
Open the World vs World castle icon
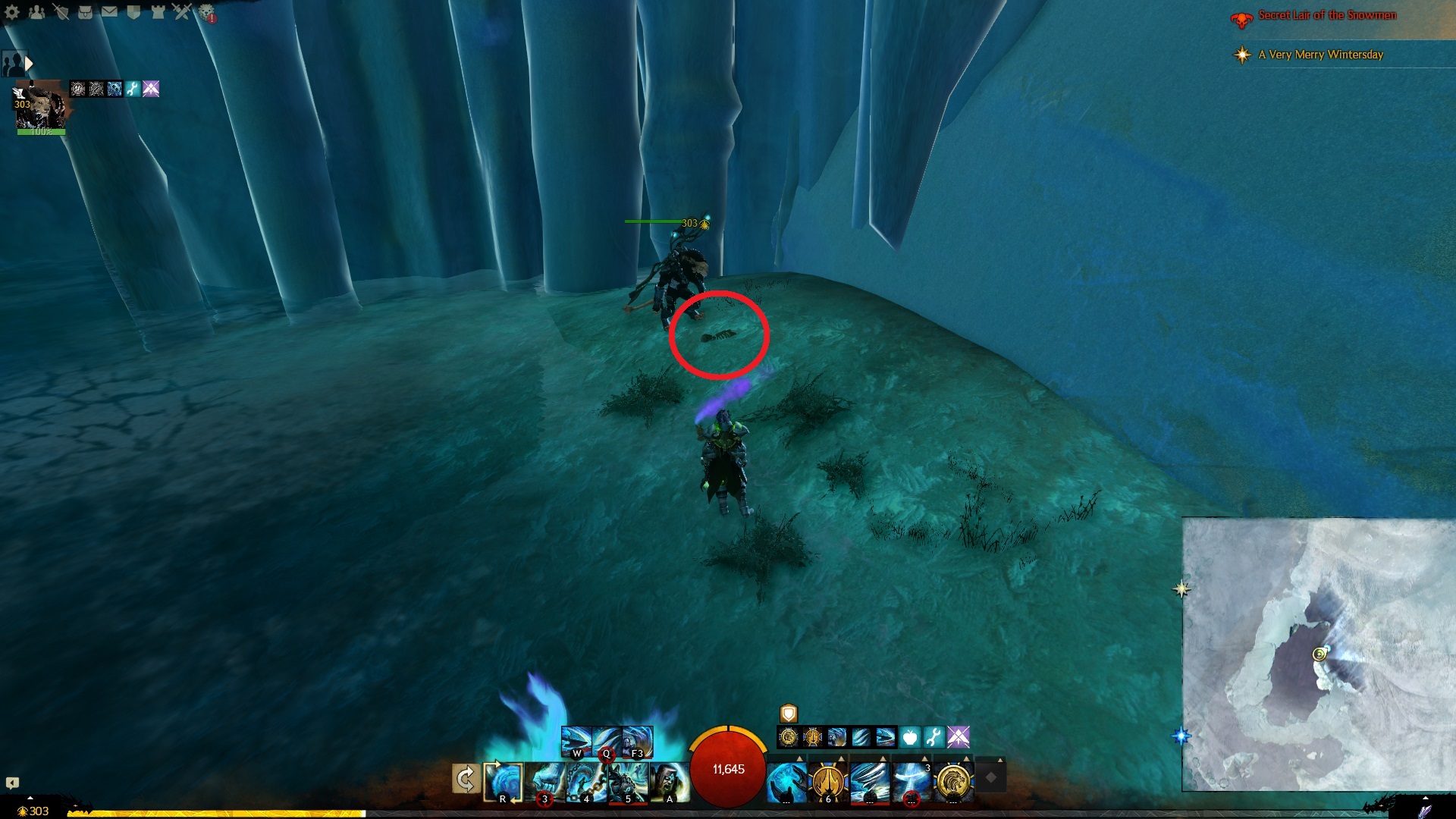point(158,12)
